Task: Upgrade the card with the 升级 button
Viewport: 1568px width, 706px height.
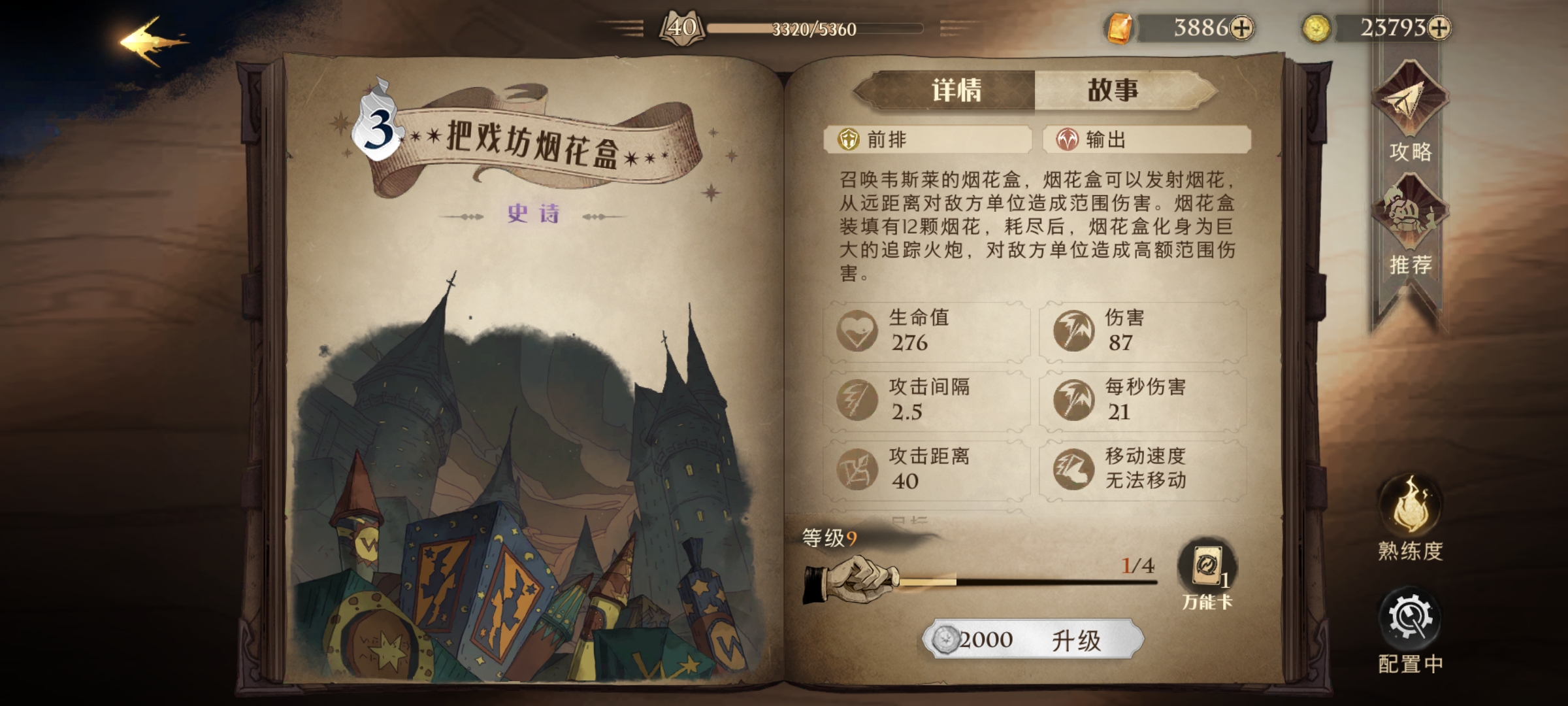Action: (x=1034, y=639)
